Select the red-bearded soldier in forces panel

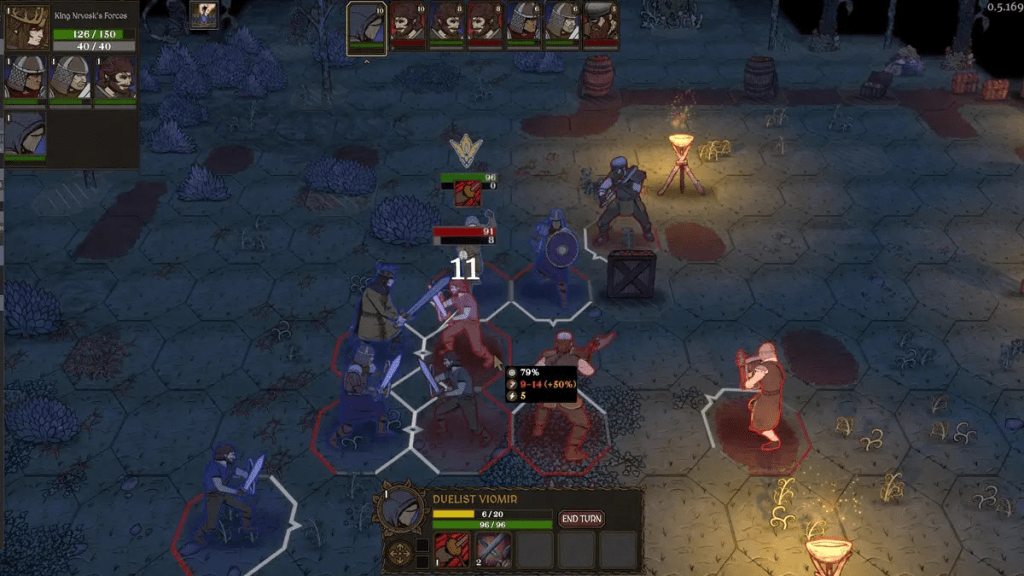point(116,78)
